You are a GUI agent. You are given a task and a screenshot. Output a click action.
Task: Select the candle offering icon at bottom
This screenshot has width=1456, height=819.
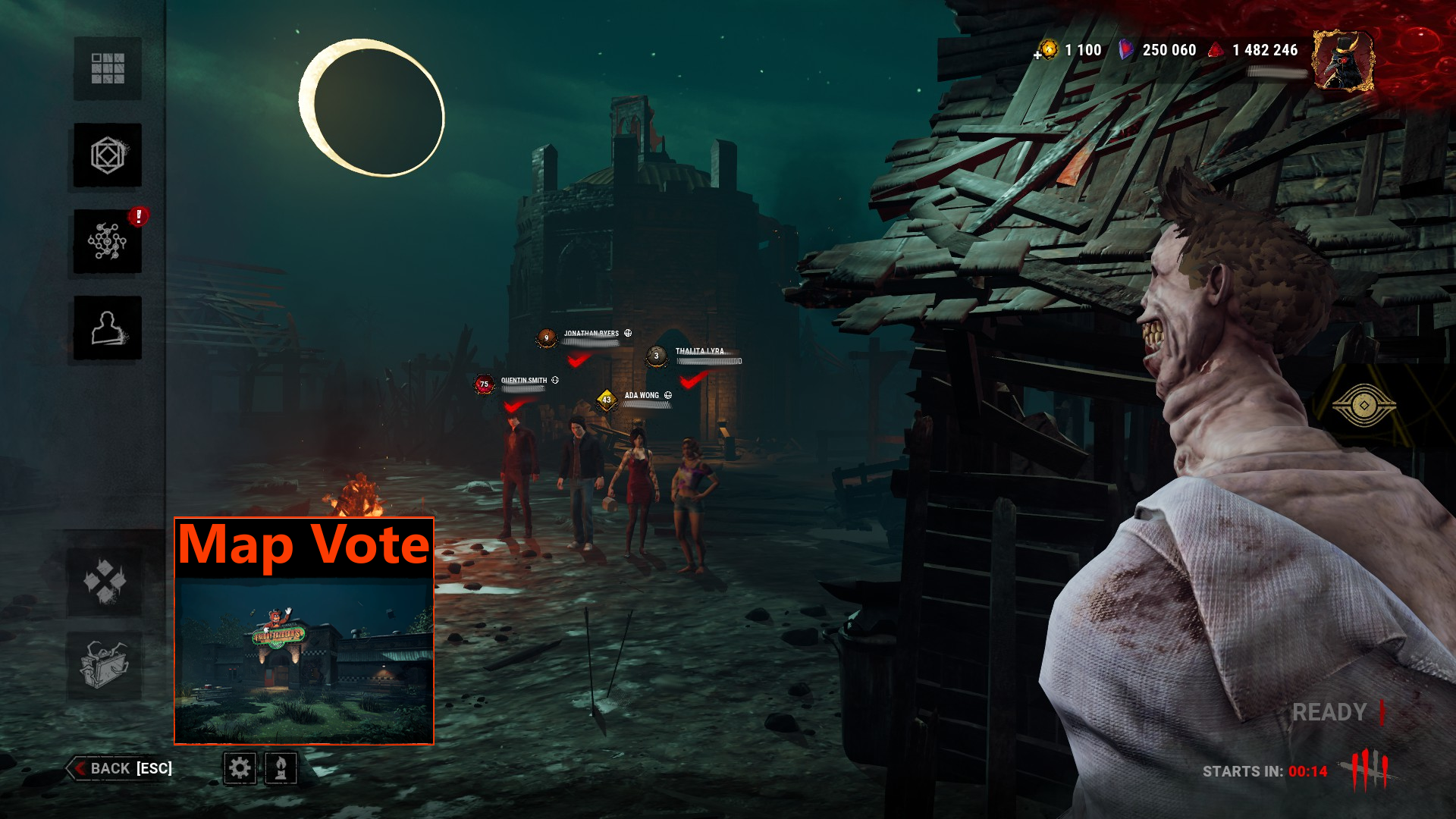tap(279, 769)
